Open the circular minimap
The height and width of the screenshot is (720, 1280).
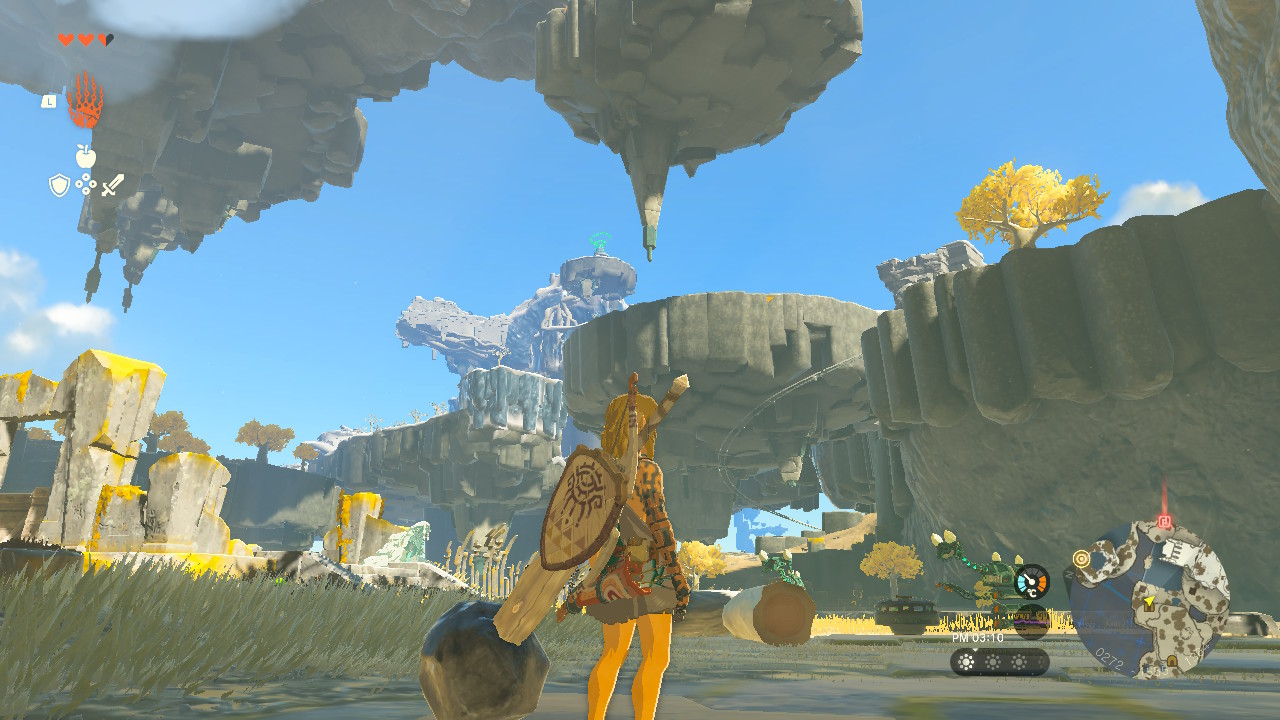tap(1149, 598)
